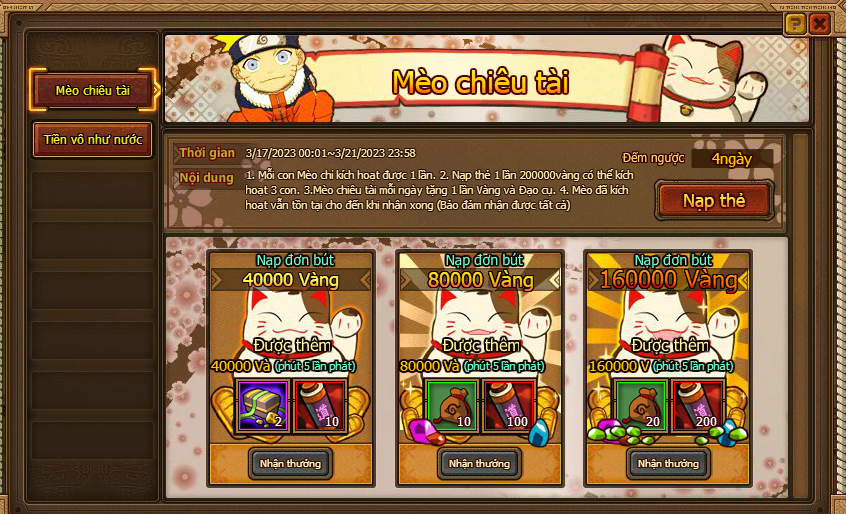This screenshot has width=846, height=514.
Task: Close the event window
Action: [820, 24]
